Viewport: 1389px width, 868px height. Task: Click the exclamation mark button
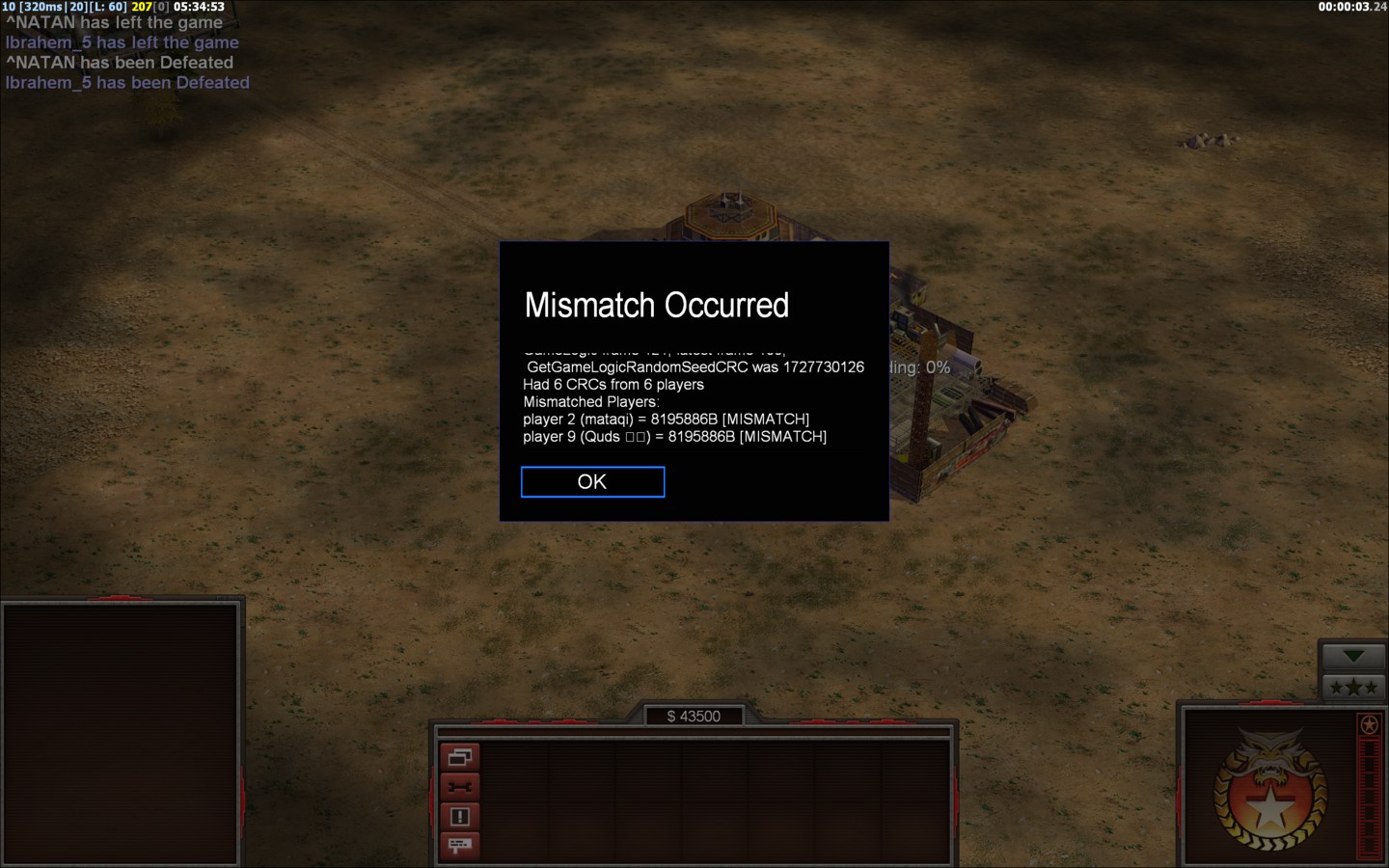[460, 817]
